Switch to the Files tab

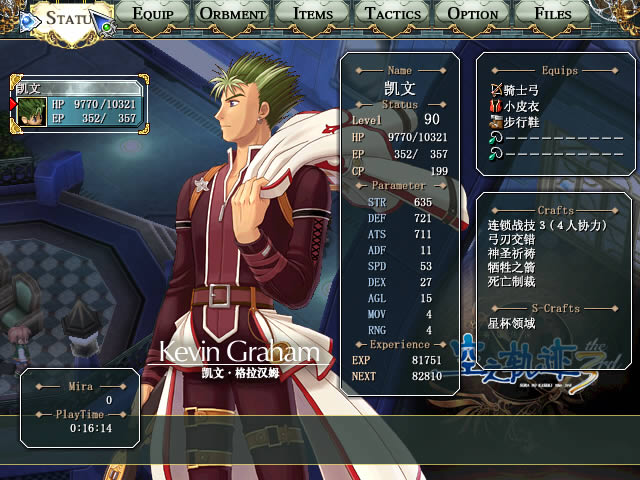(x=553, y=14)
